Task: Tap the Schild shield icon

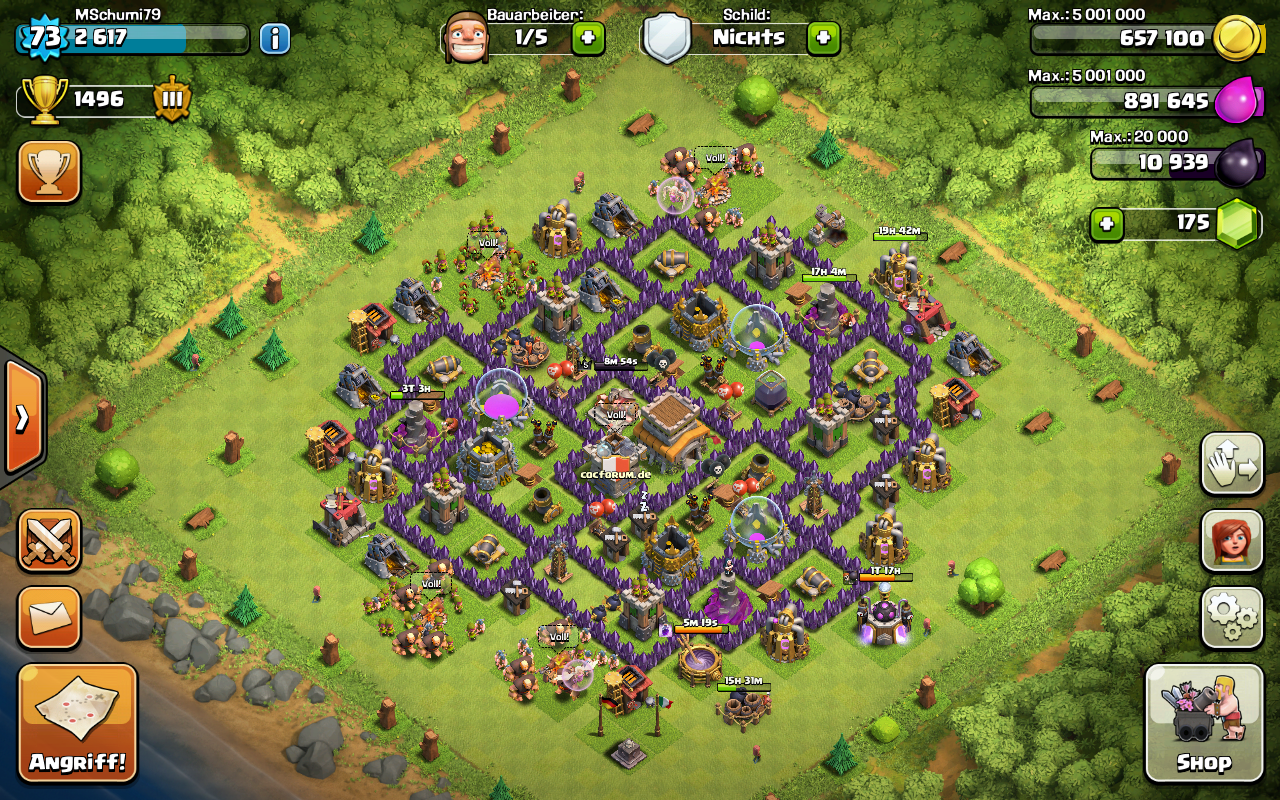Action: (x=666, y=38)
